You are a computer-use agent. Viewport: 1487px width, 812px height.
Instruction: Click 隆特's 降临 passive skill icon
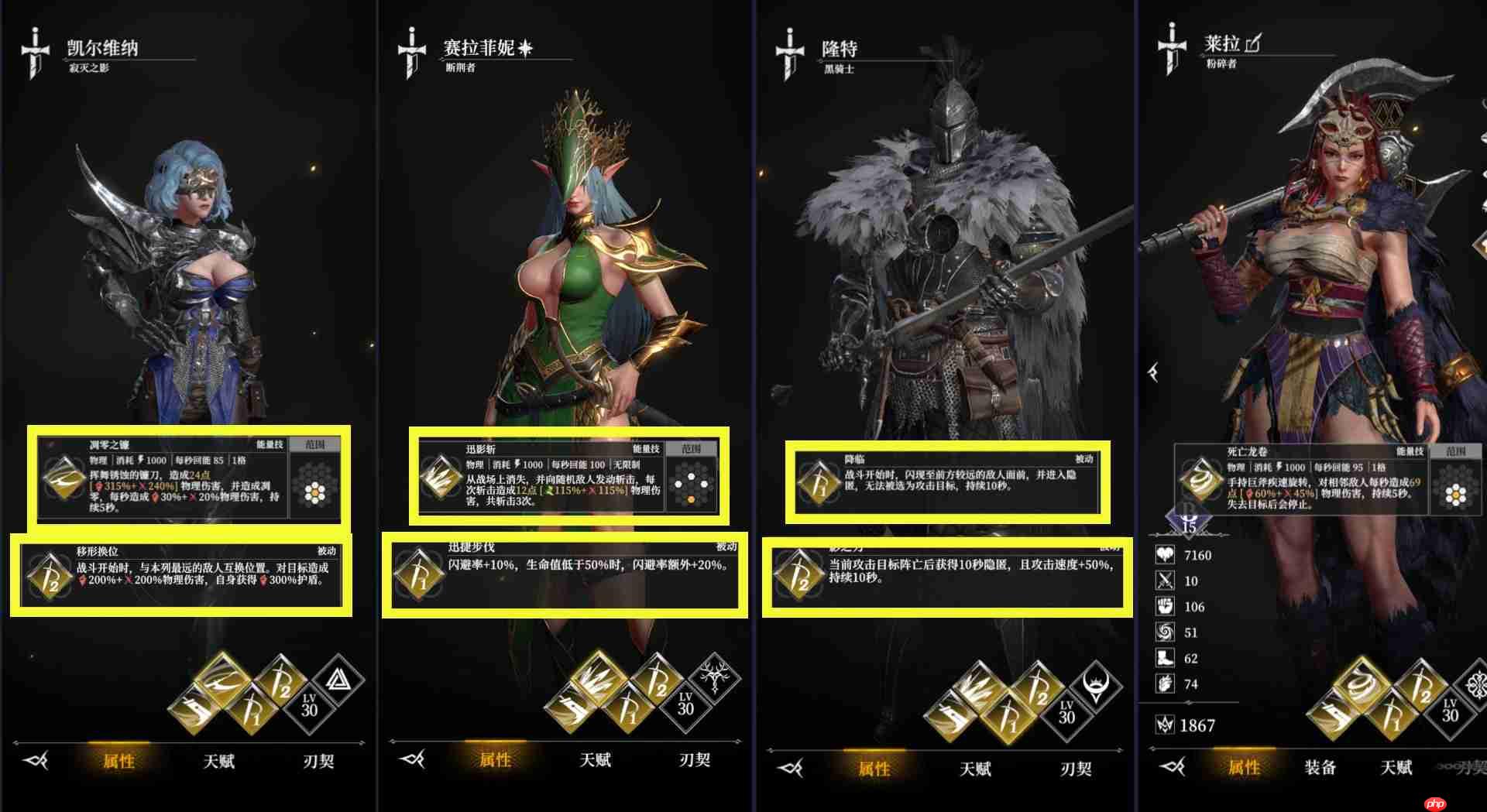tap(817, 480)
